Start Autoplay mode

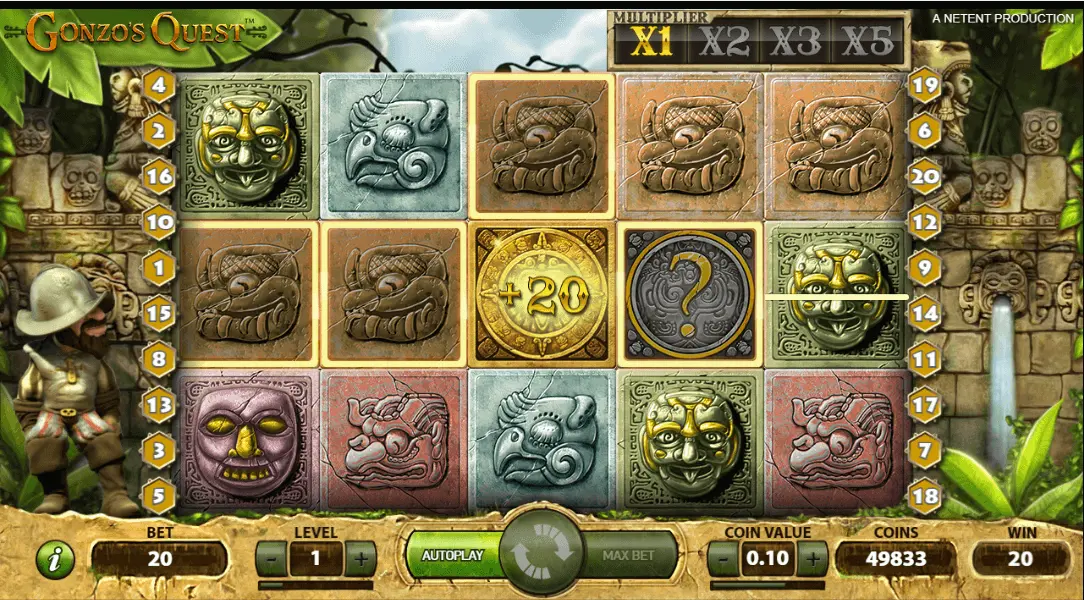[x=452, y=554]
